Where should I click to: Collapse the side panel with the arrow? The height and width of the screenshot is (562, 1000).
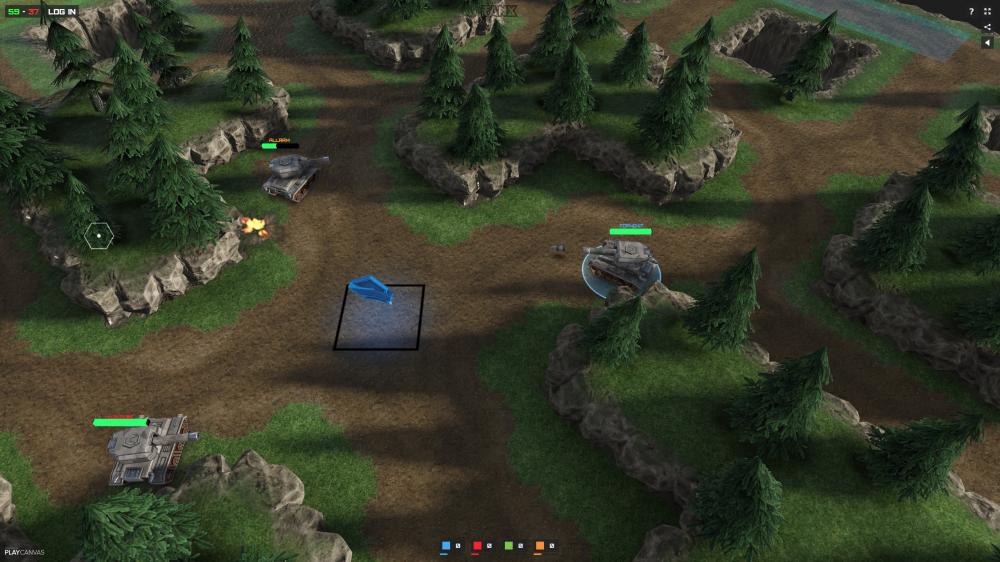988,43
